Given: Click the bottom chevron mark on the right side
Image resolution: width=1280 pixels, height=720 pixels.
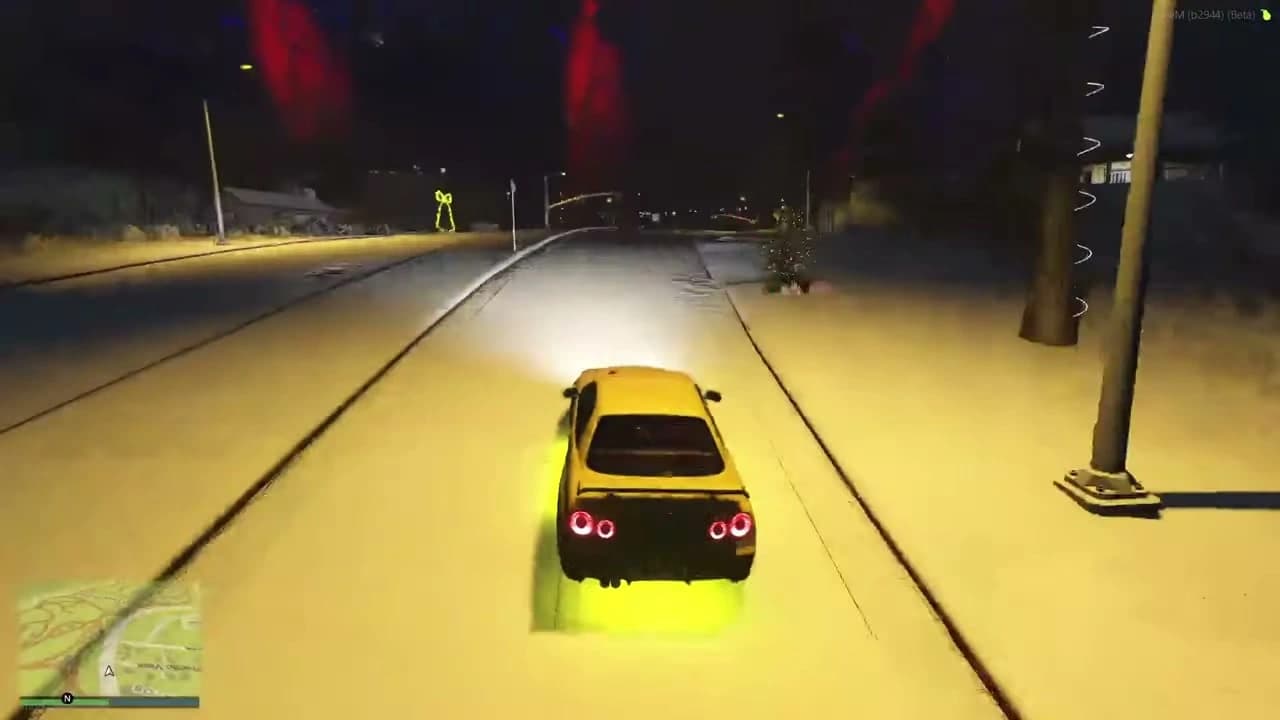Looking at the screenshot, I should point(1083,308).
